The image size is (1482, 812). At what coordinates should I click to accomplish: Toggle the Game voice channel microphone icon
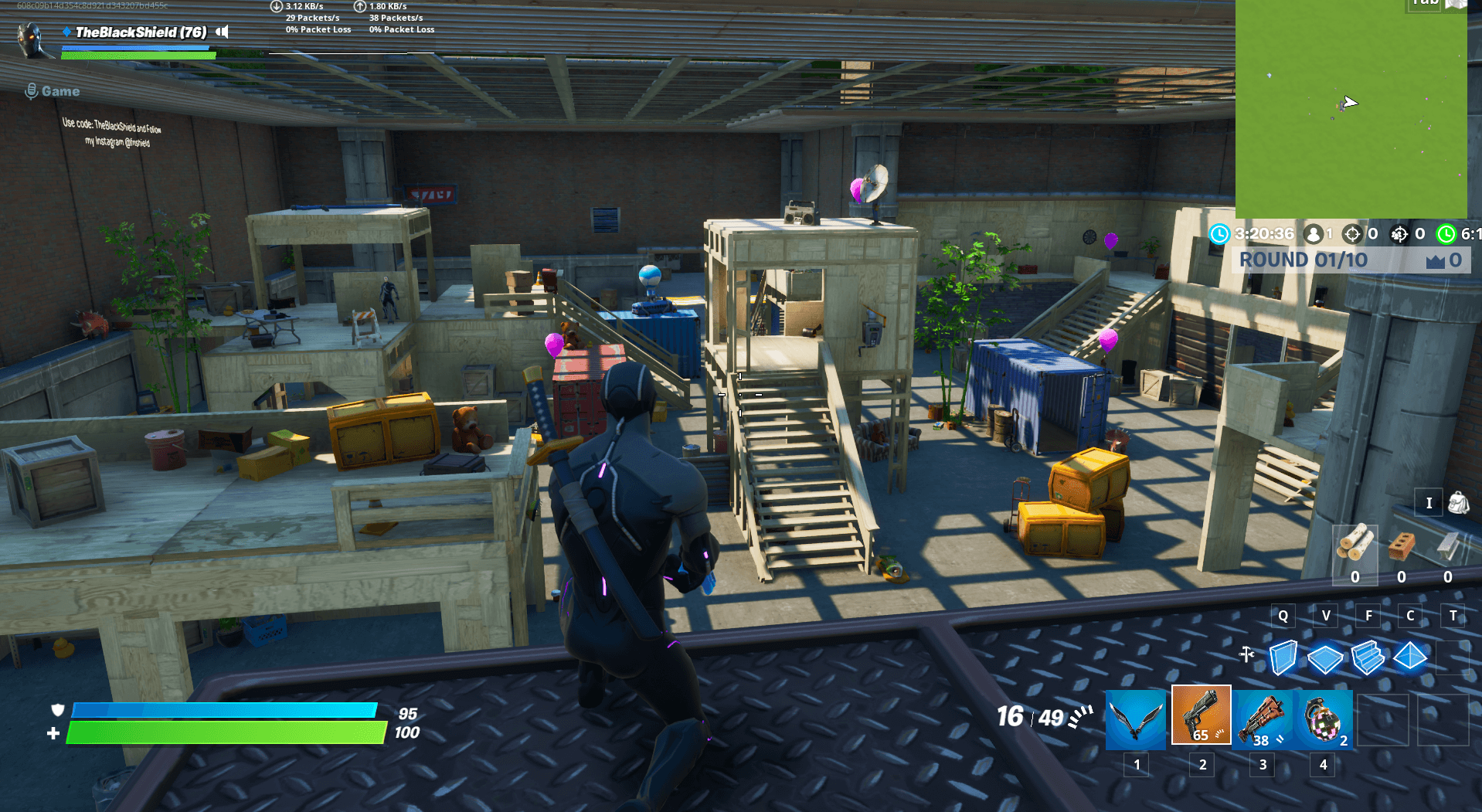(x=31, y=90)
